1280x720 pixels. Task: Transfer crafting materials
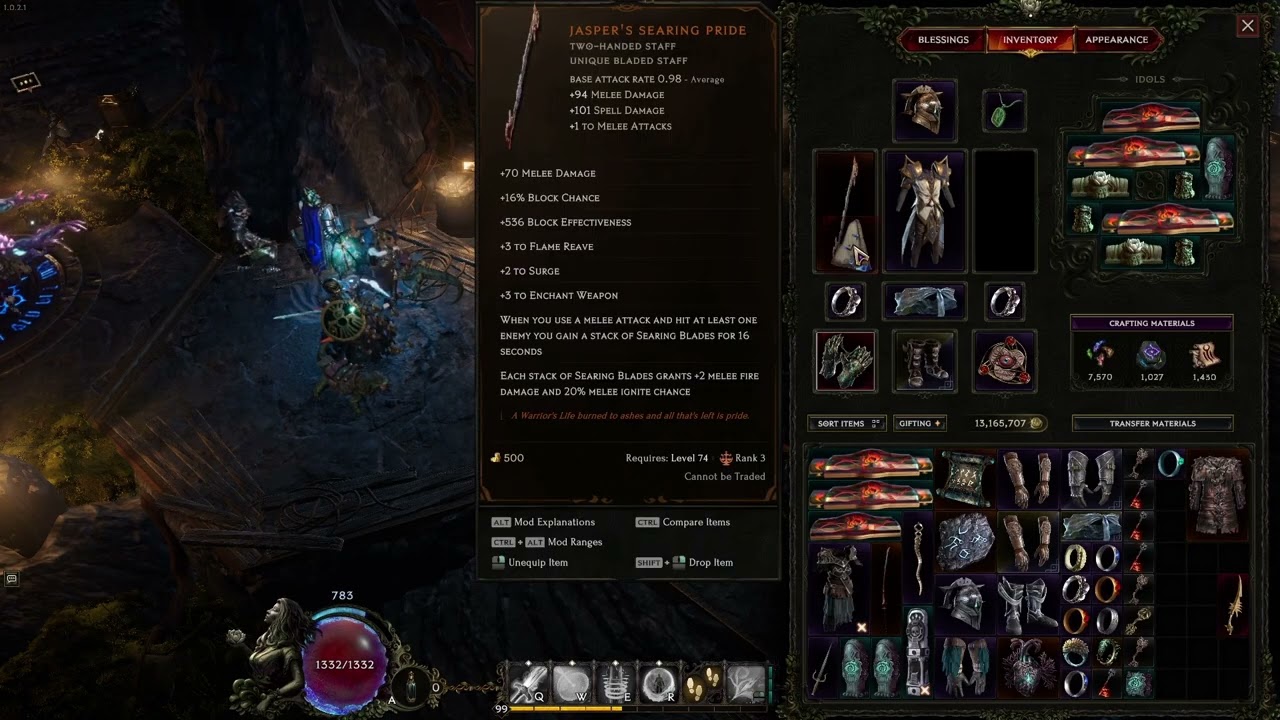(1152, 423)
